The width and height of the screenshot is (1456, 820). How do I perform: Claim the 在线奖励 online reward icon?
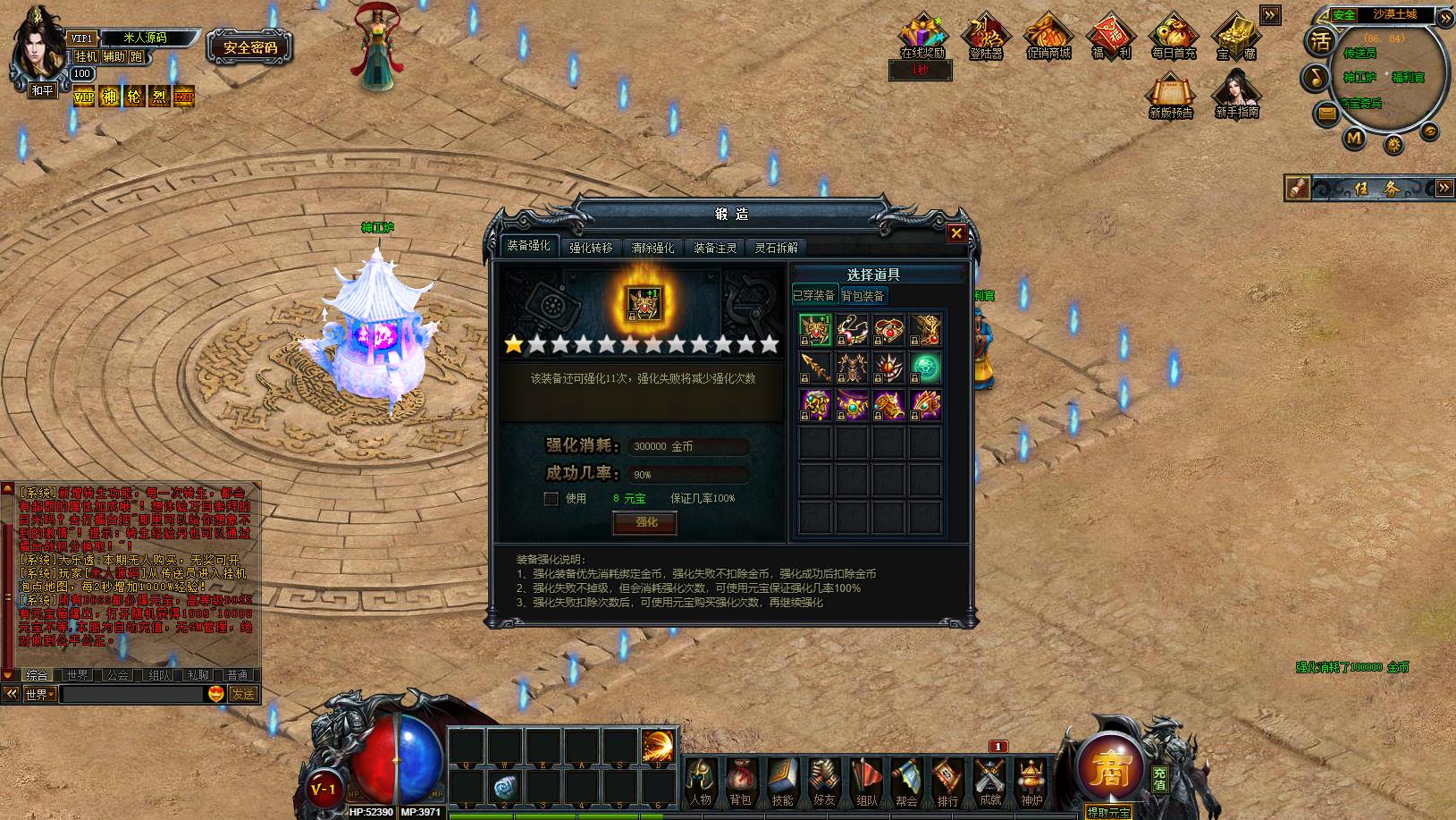[x=922, y=37]
